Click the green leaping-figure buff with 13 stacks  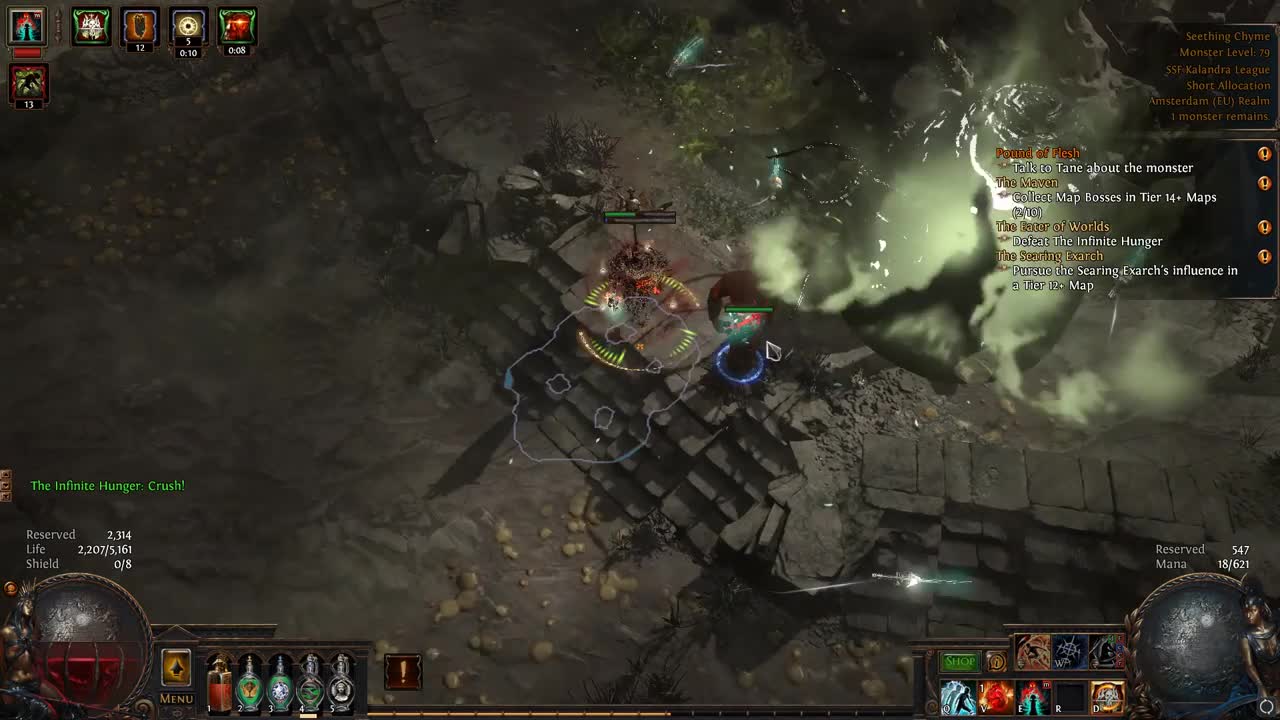(29, 82)
